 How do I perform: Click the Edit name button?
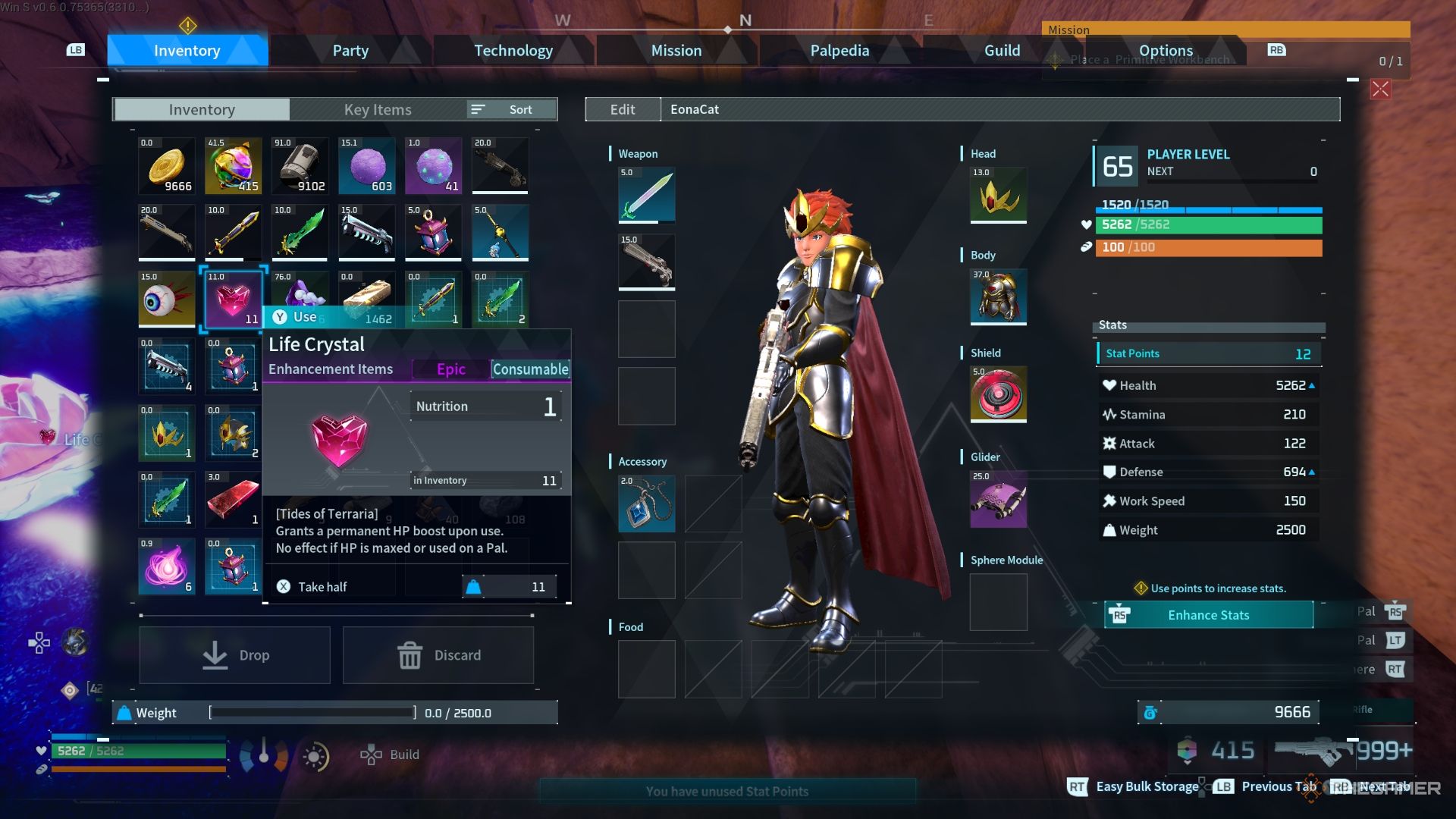(x=623, y=109)
